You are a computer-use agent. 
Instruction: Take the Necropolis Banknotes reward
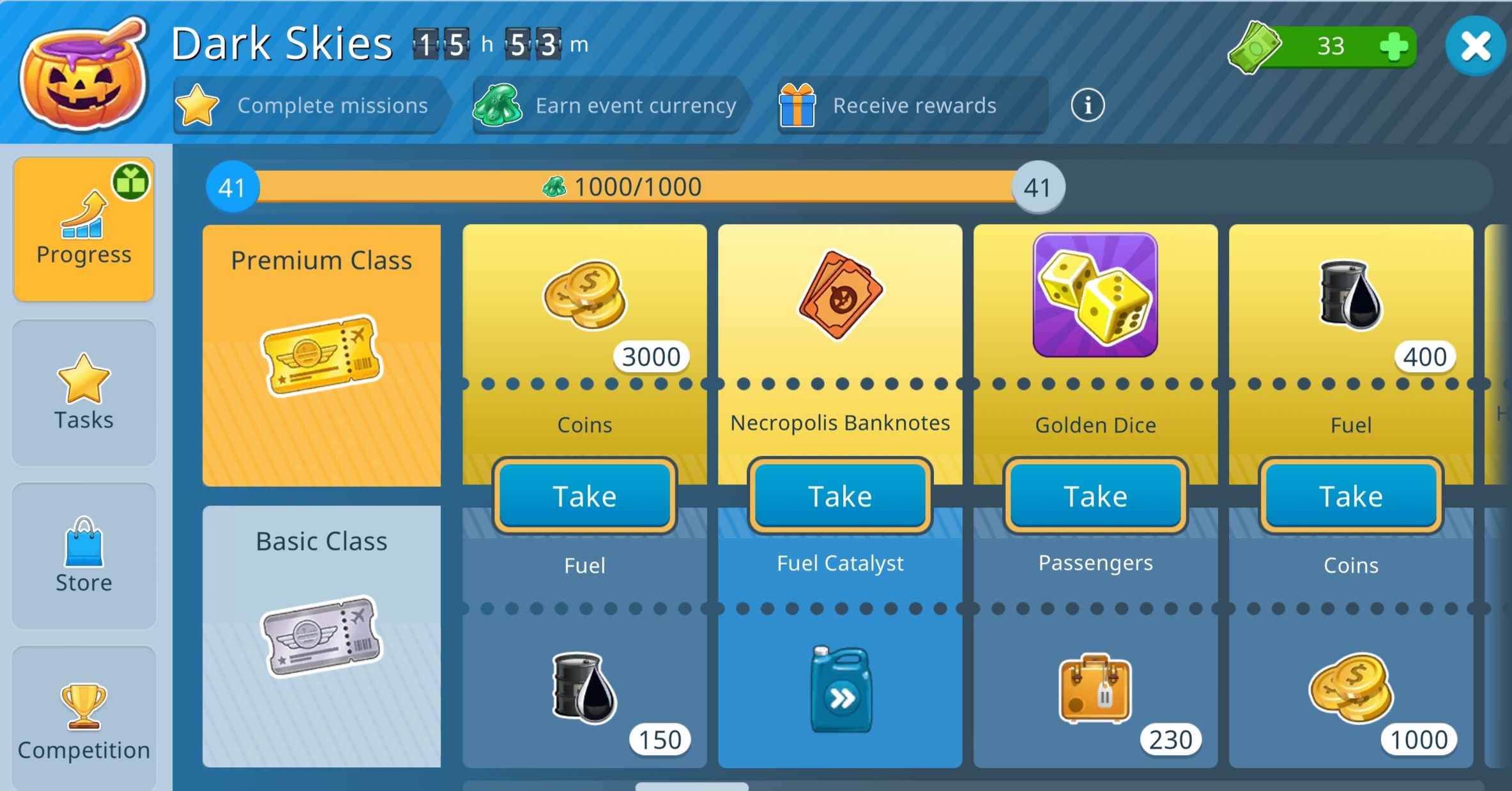tap(840, 496)
